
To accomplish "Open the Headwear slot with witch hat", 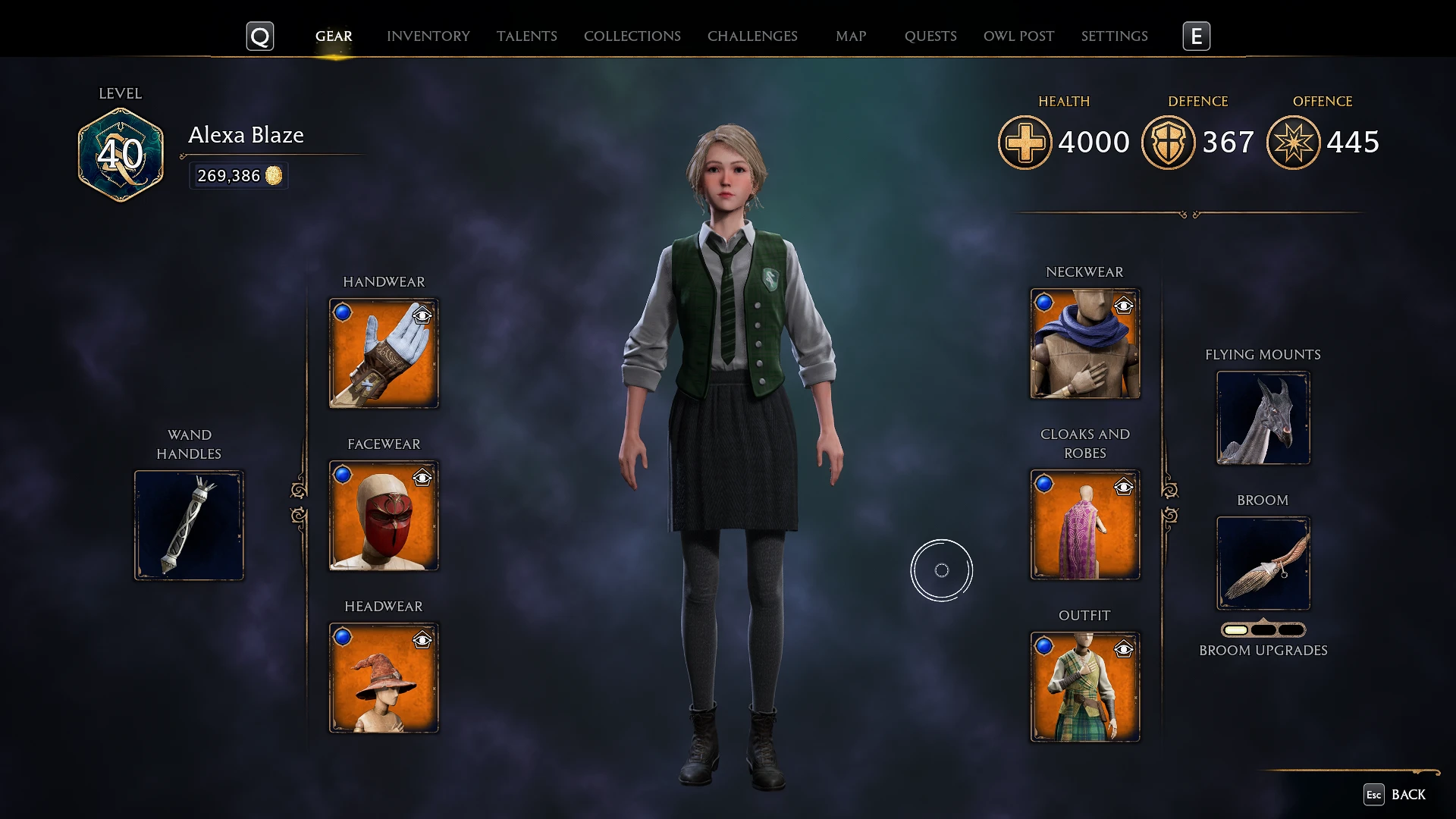I will click(x=383, y=677).
